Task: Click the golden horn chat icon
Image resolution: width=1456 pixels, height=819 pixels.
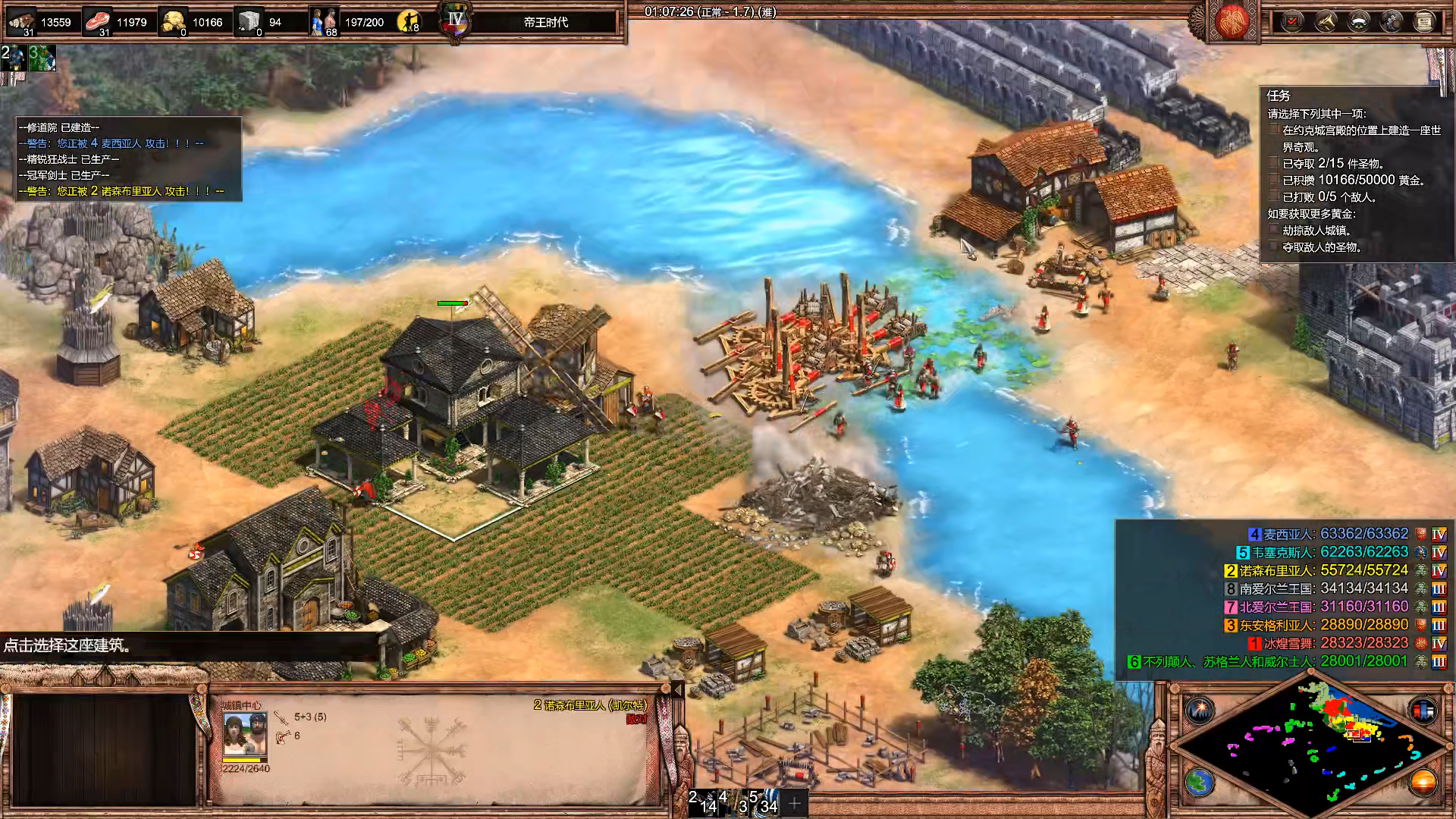Action: pos(1326,21)
